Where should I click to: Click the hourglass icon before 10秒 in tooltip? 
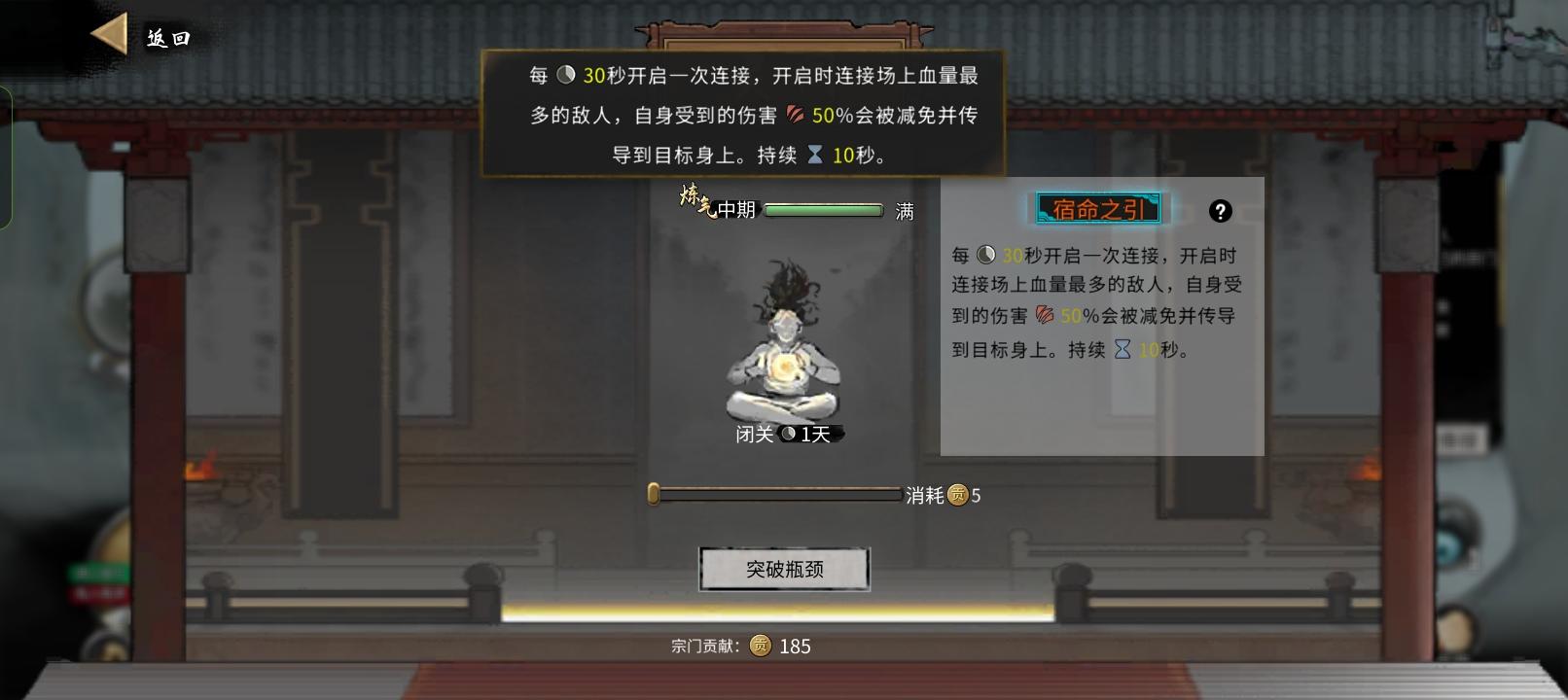click(x=815, y=154)
